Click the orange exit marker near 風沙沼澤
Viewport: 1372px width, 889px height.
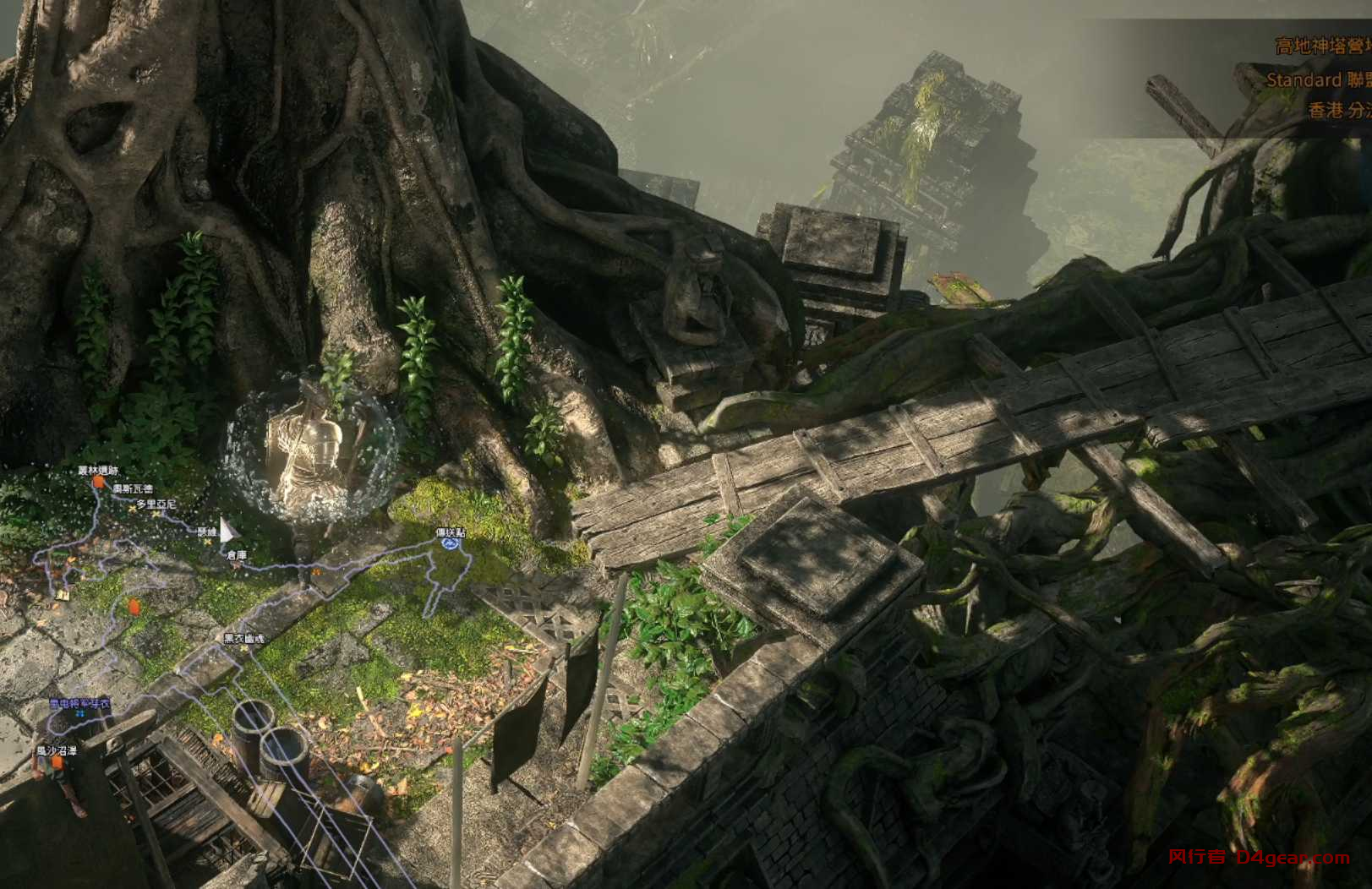tap(57, 762)
